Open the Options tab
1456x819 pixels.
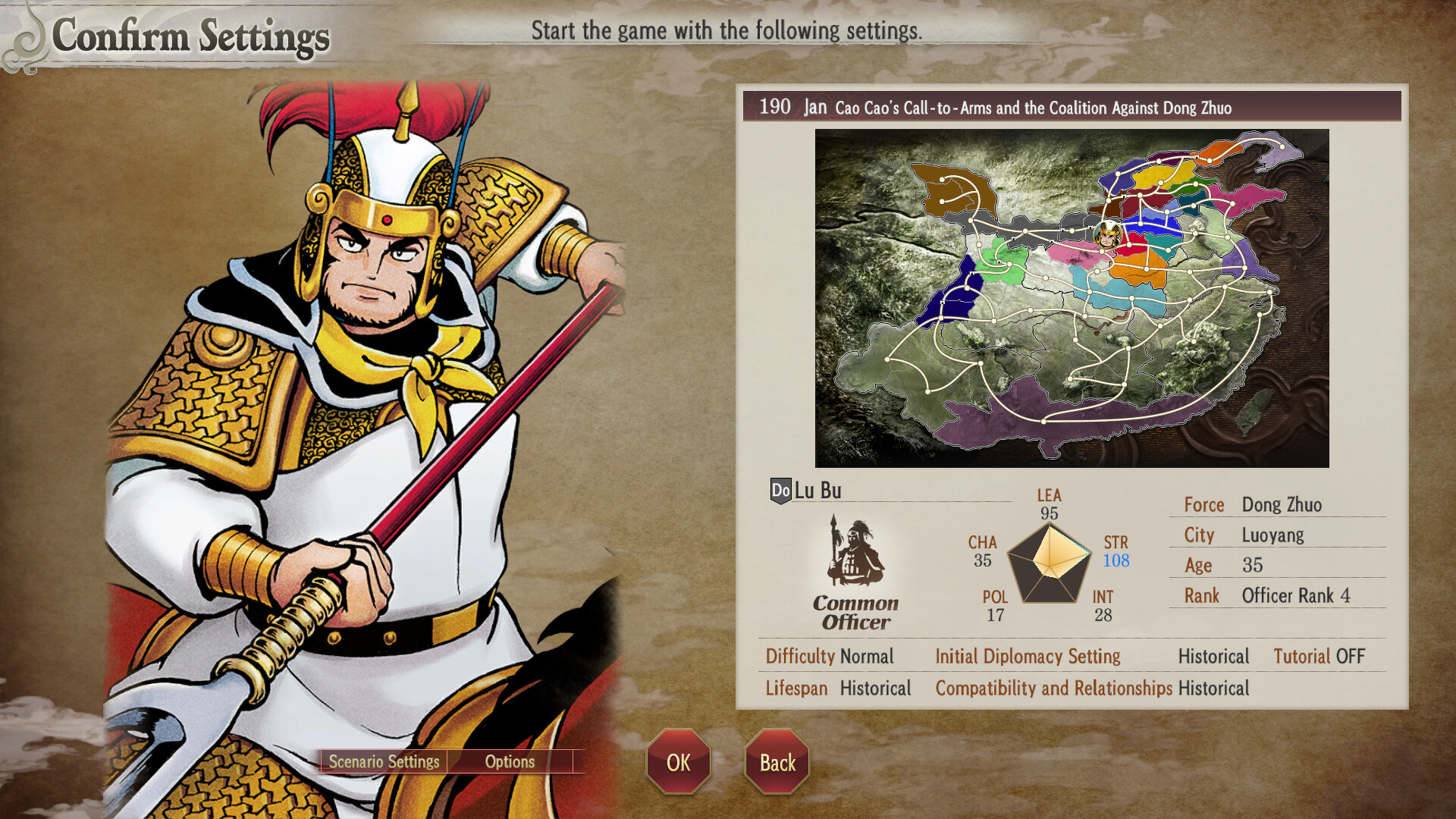510,762
